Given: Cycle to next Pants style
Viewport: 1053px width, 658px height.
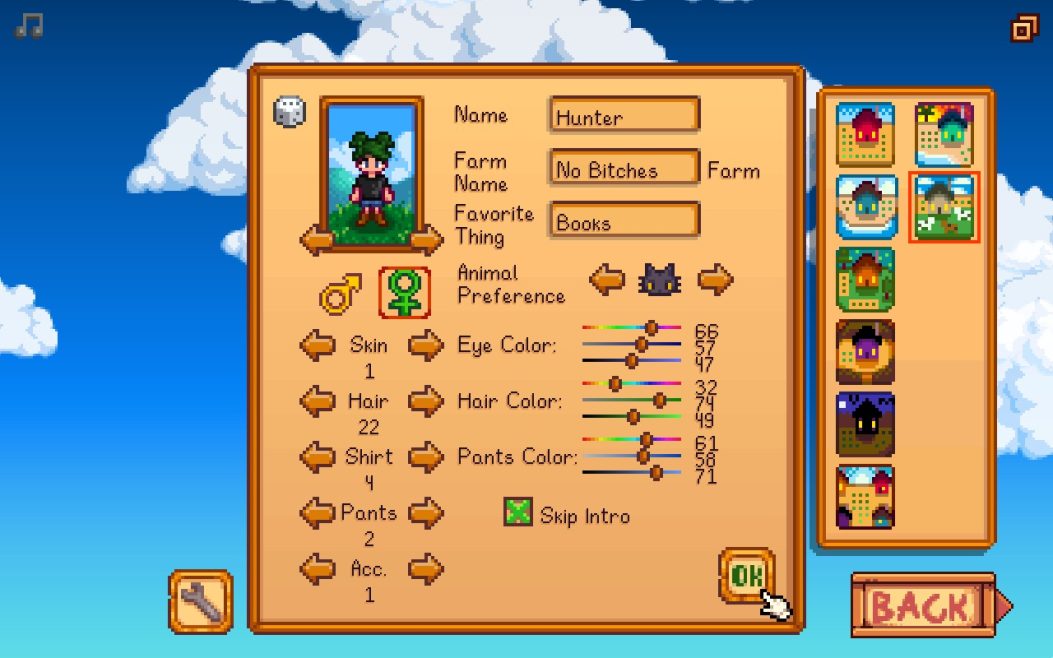Looking at the screenshot, I should click(x=426, y=514).
